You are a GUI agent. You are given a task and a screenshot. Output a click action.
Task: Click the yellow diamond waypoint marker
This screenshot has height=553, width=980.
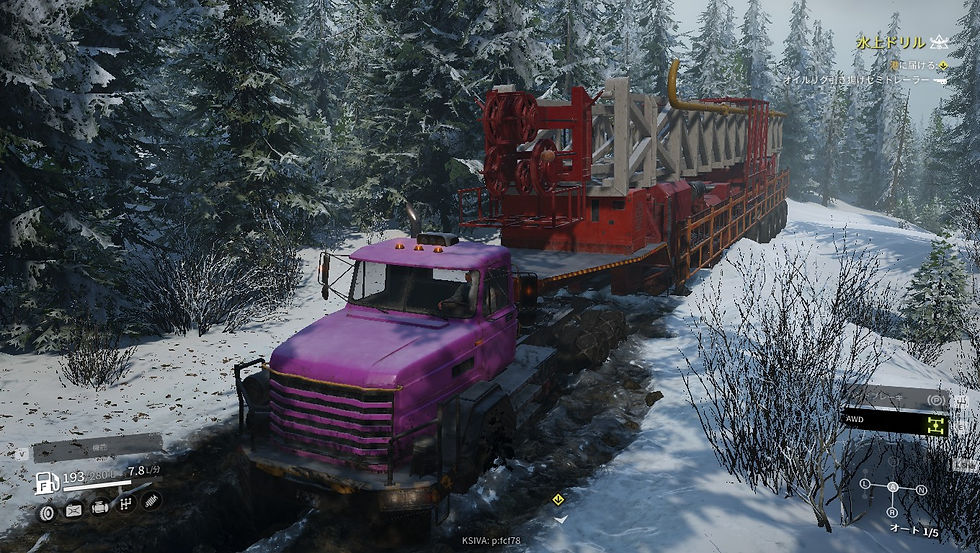(558, 498)
